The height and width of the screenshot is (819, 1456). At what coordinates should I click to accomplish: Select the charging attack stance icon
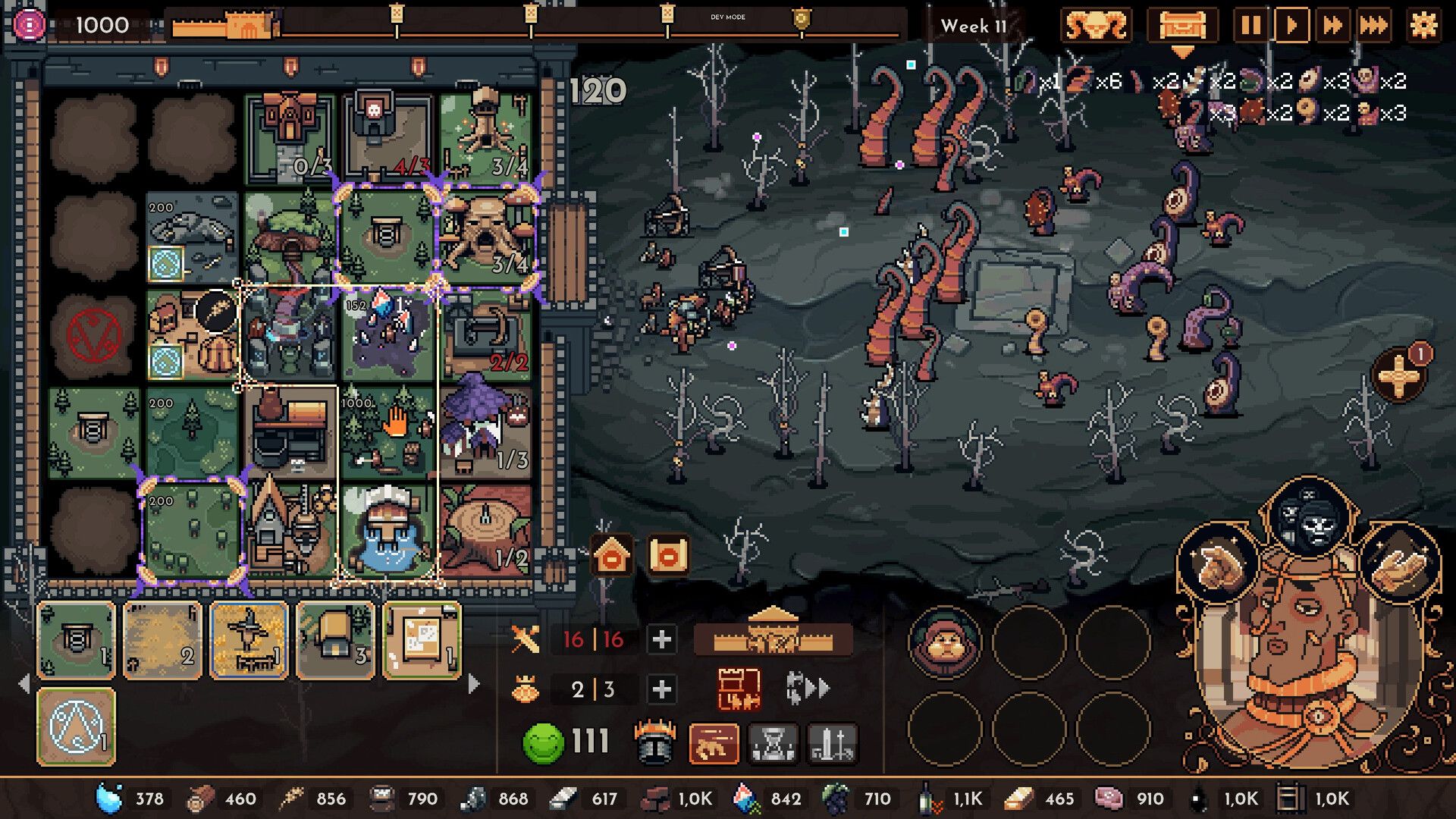point(712,745)
